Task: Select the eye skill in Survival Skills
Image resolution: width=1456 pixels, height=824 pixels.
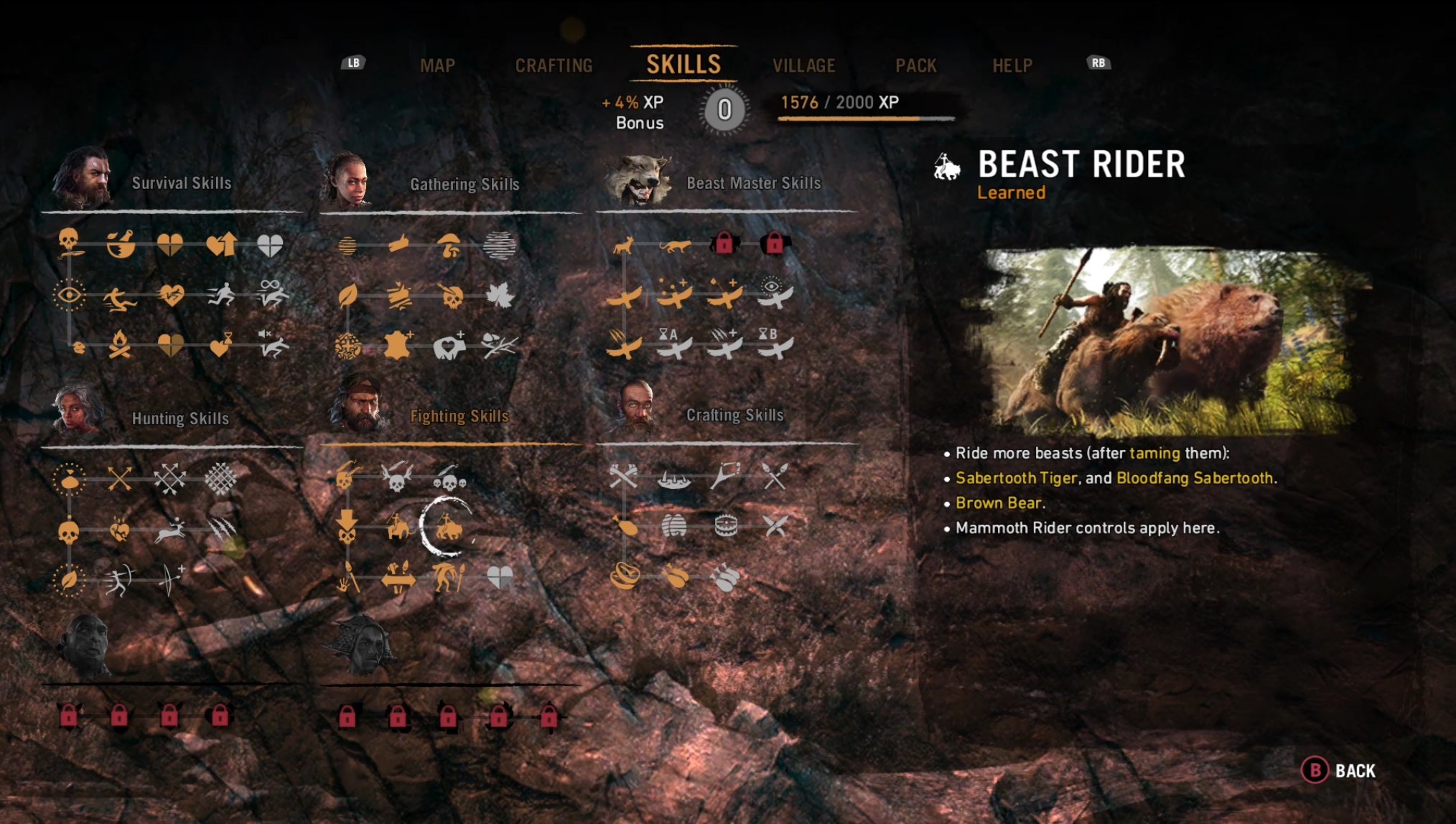Action: point(69,295)
